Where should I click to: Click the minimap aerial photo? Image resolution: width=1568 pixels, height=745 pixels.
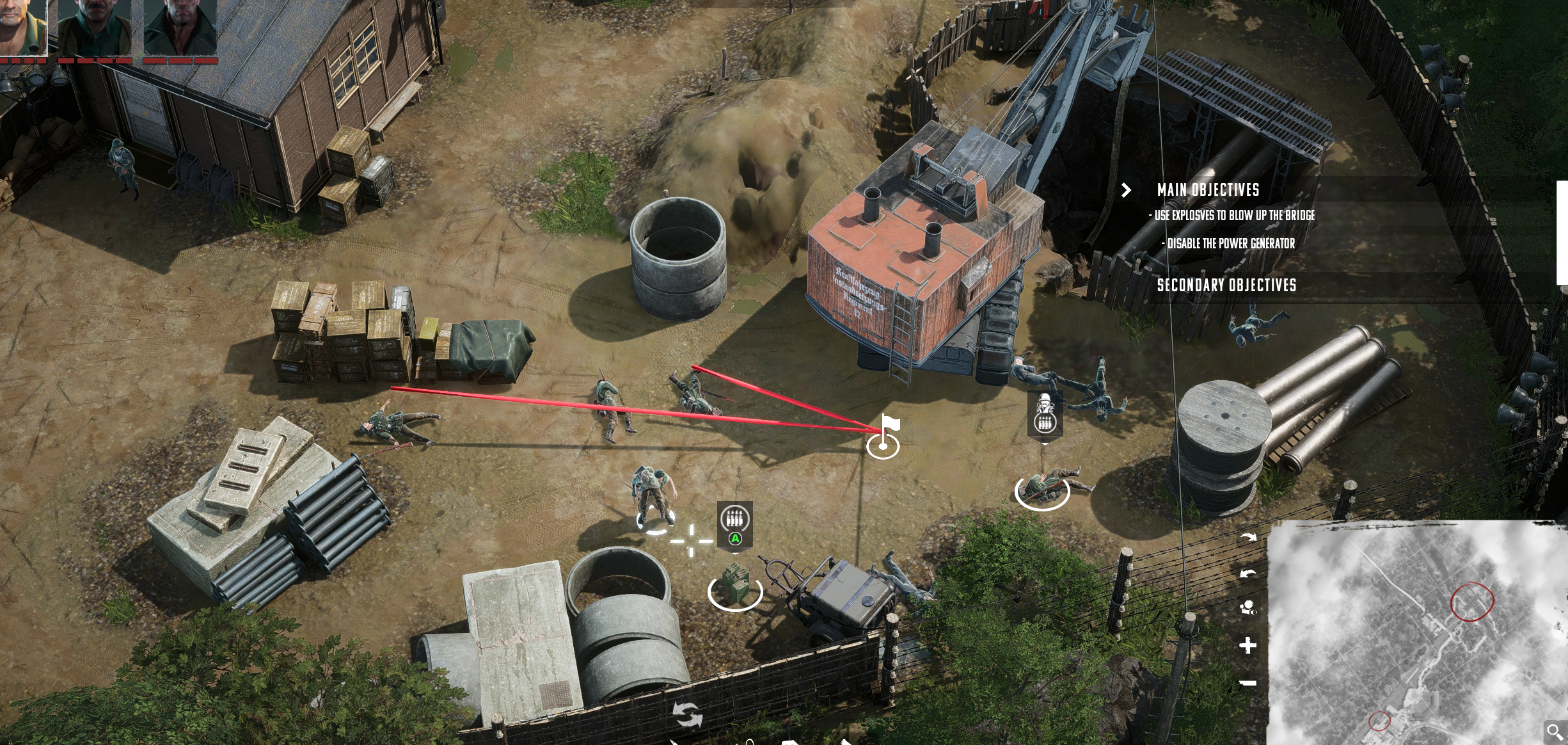tap(1416, 632)
